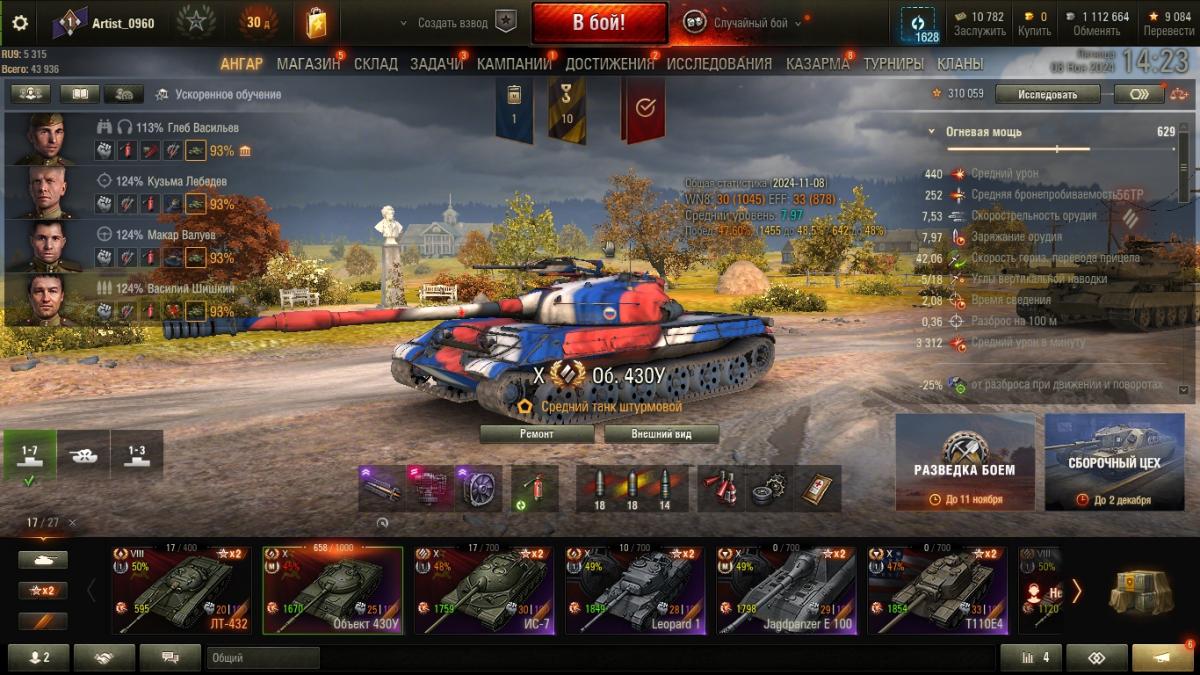1200x675 pixels.
Task: Choose the Leopard 1 tank card
Action: [x=635, y=590]
